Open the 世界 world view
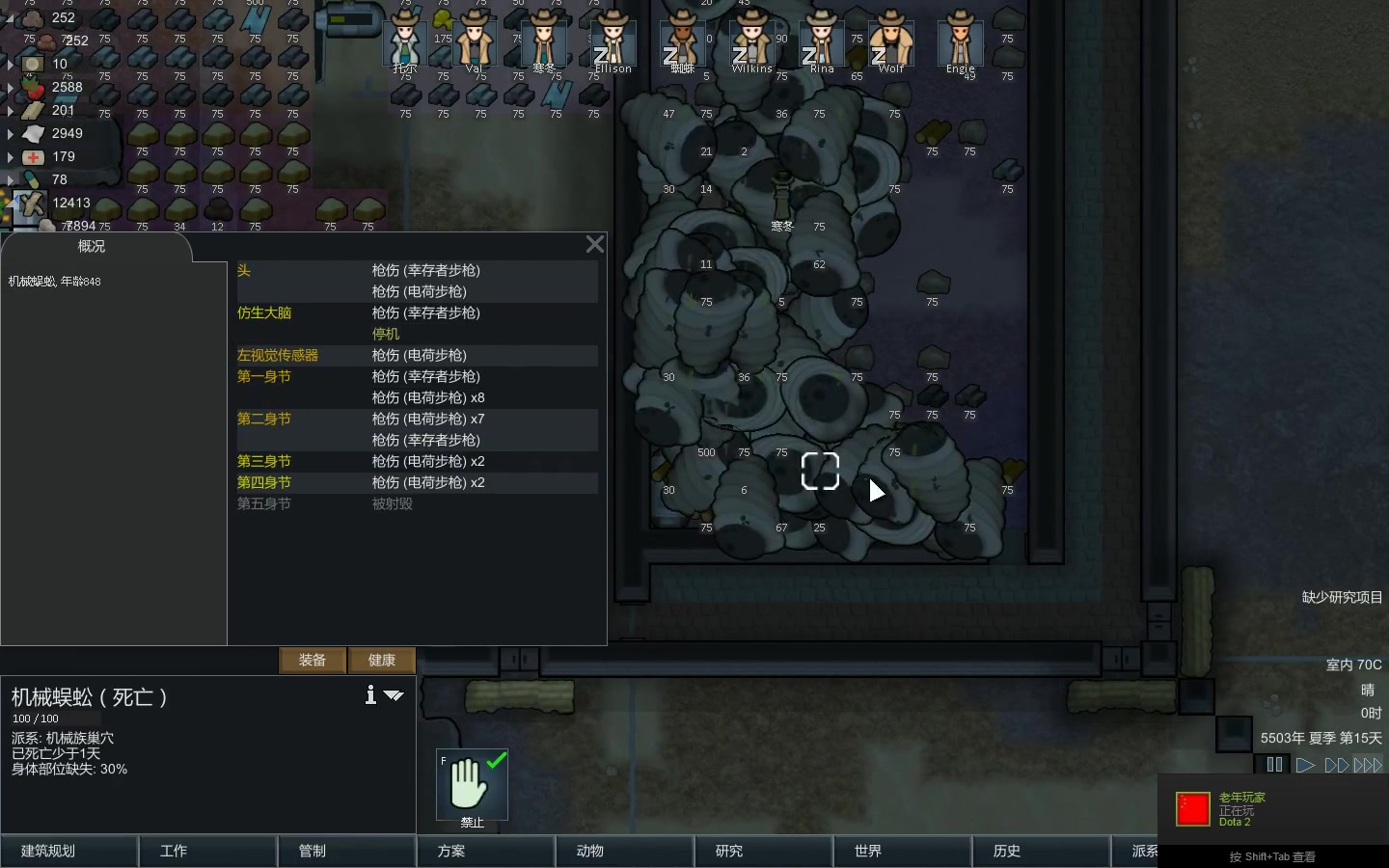Image resolution: width=1389 pixels, height=868 pixels. click(902, 851)
